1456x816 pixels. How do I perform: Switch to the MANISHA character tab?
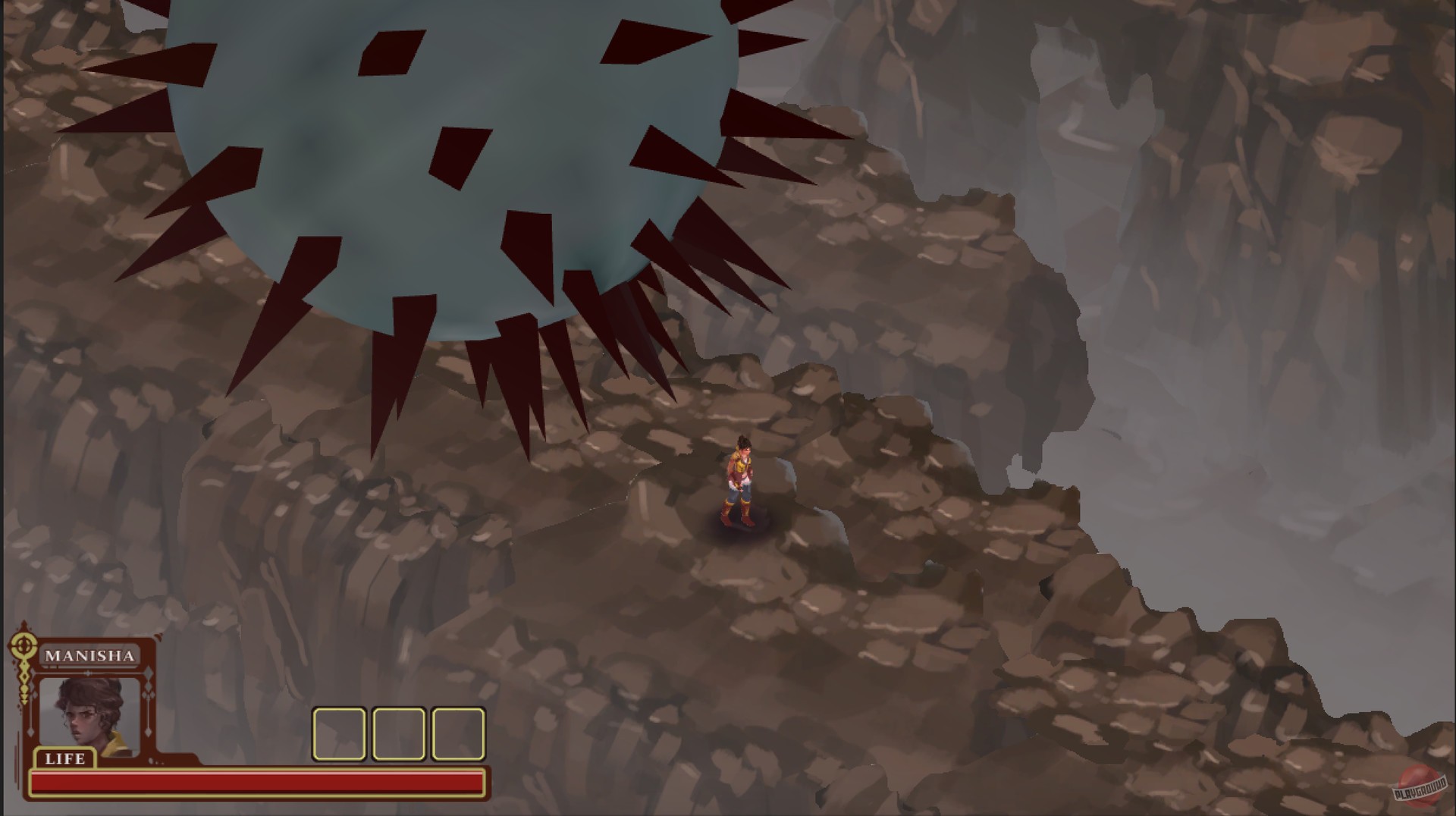pos(91,657)
